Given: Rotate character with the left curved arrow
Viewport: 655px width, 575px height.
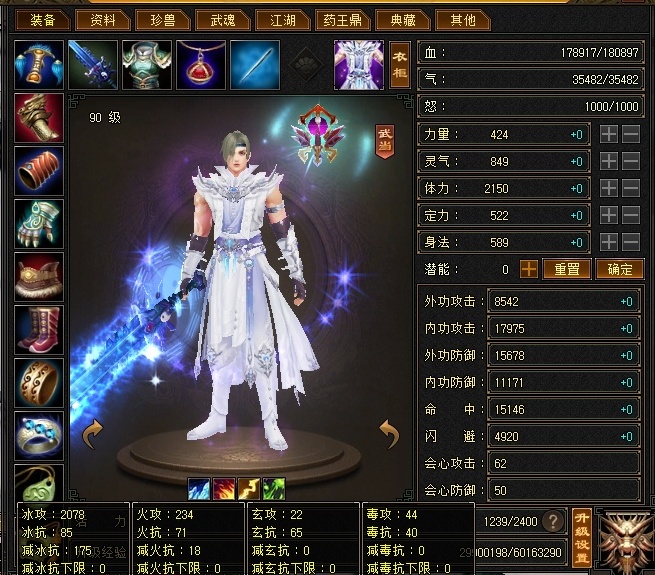Looking at the screenshot, I should 94,432.
